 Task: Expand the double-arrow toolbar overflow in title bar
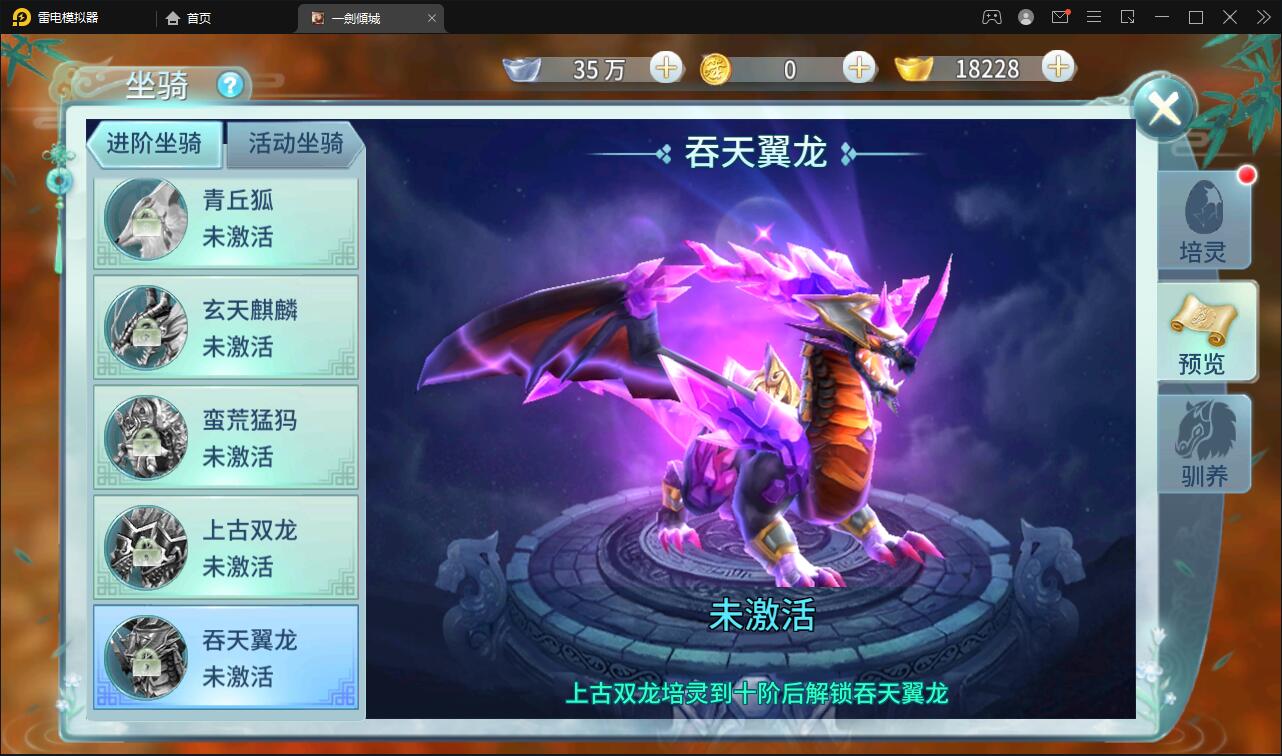[1262, 17]
